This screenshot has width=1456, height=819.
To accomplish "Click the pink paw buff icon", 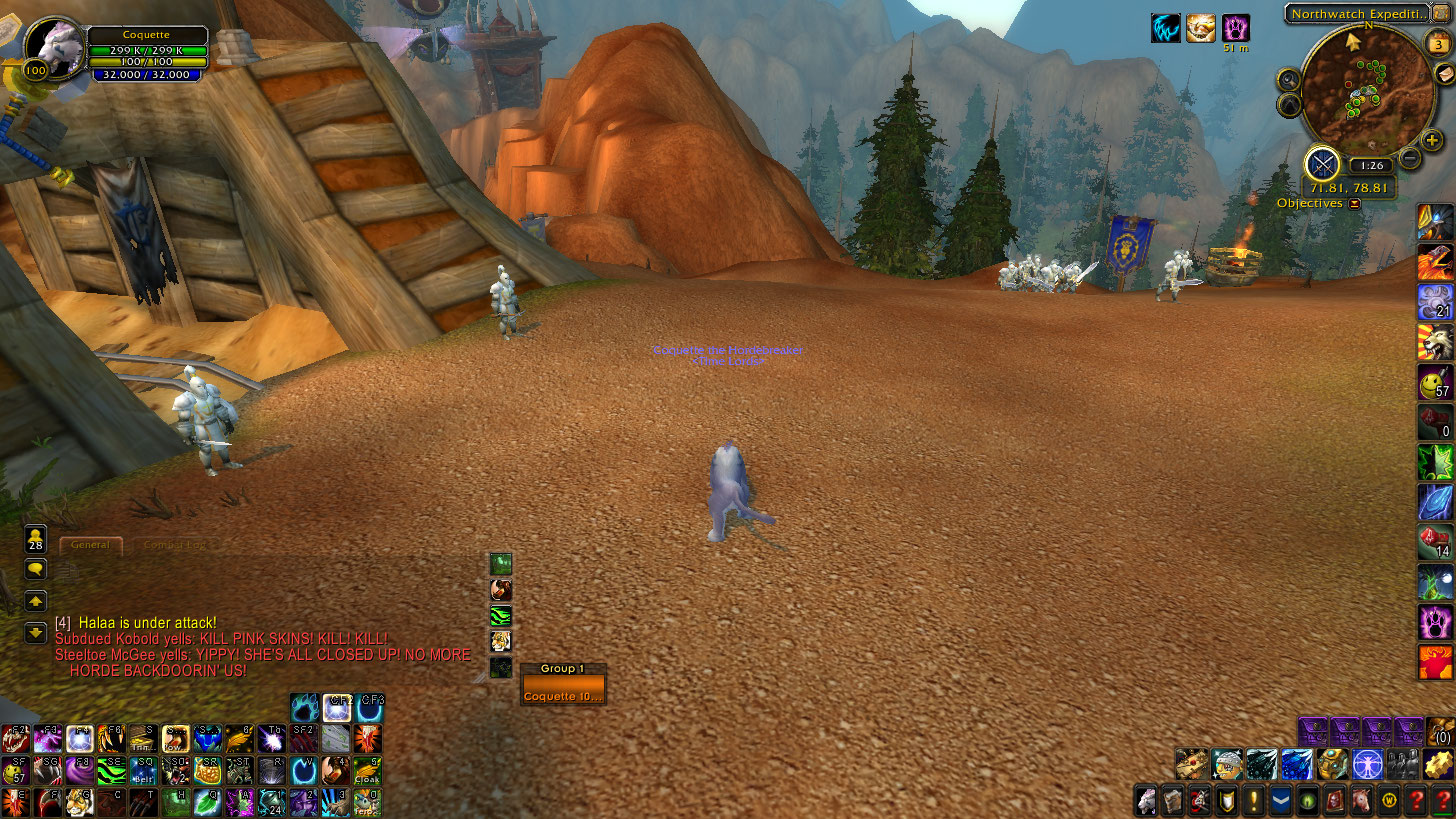I will pos(1236,28).
